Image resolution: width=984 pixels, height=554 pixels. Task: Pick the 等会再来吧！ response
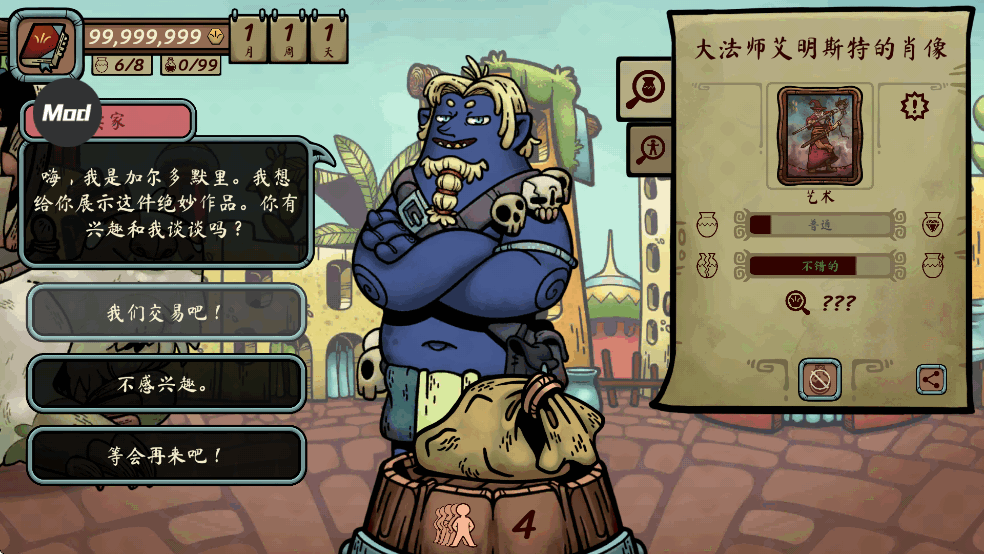pos(166,456)
